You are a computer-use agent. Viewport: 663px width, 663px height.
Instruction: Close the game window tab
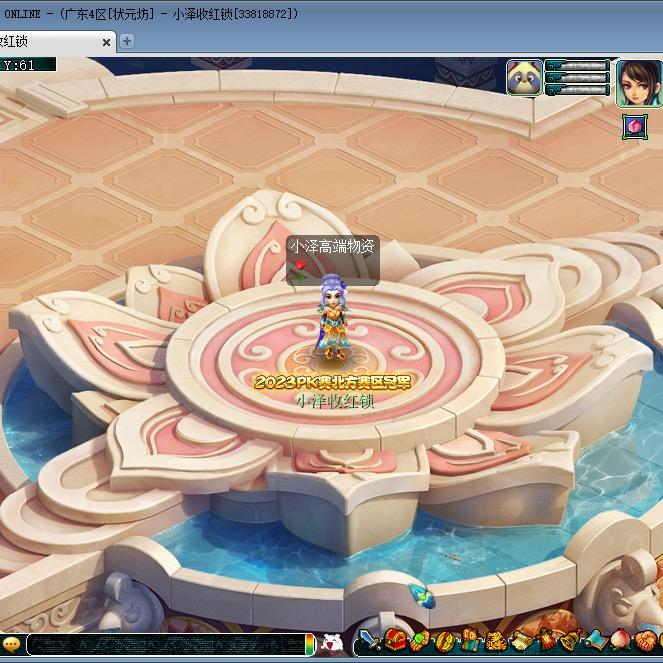click(x=106, y=42)
